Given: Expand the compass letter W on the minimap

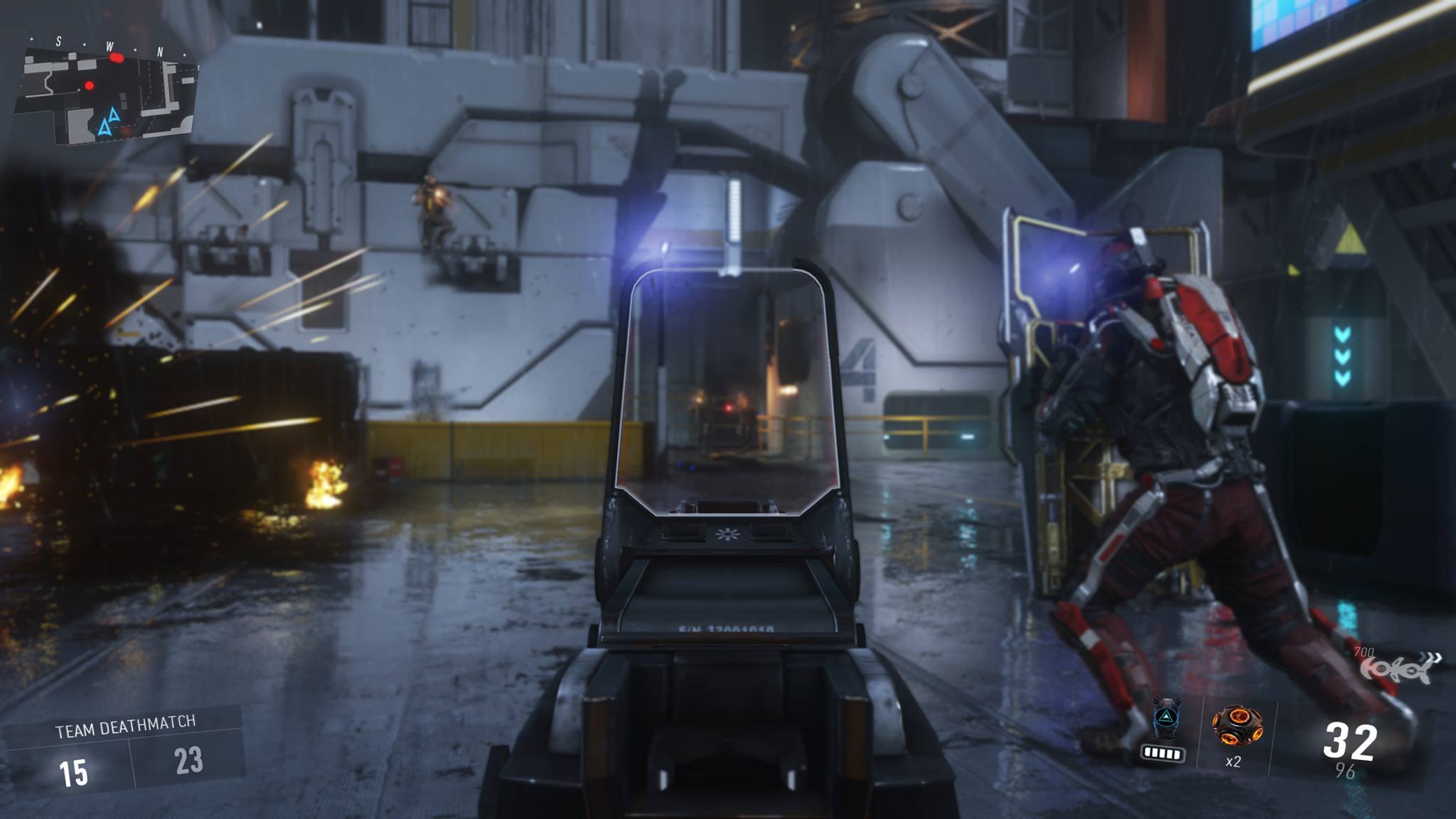Looking at the screenshot, I should click(110, 47).
